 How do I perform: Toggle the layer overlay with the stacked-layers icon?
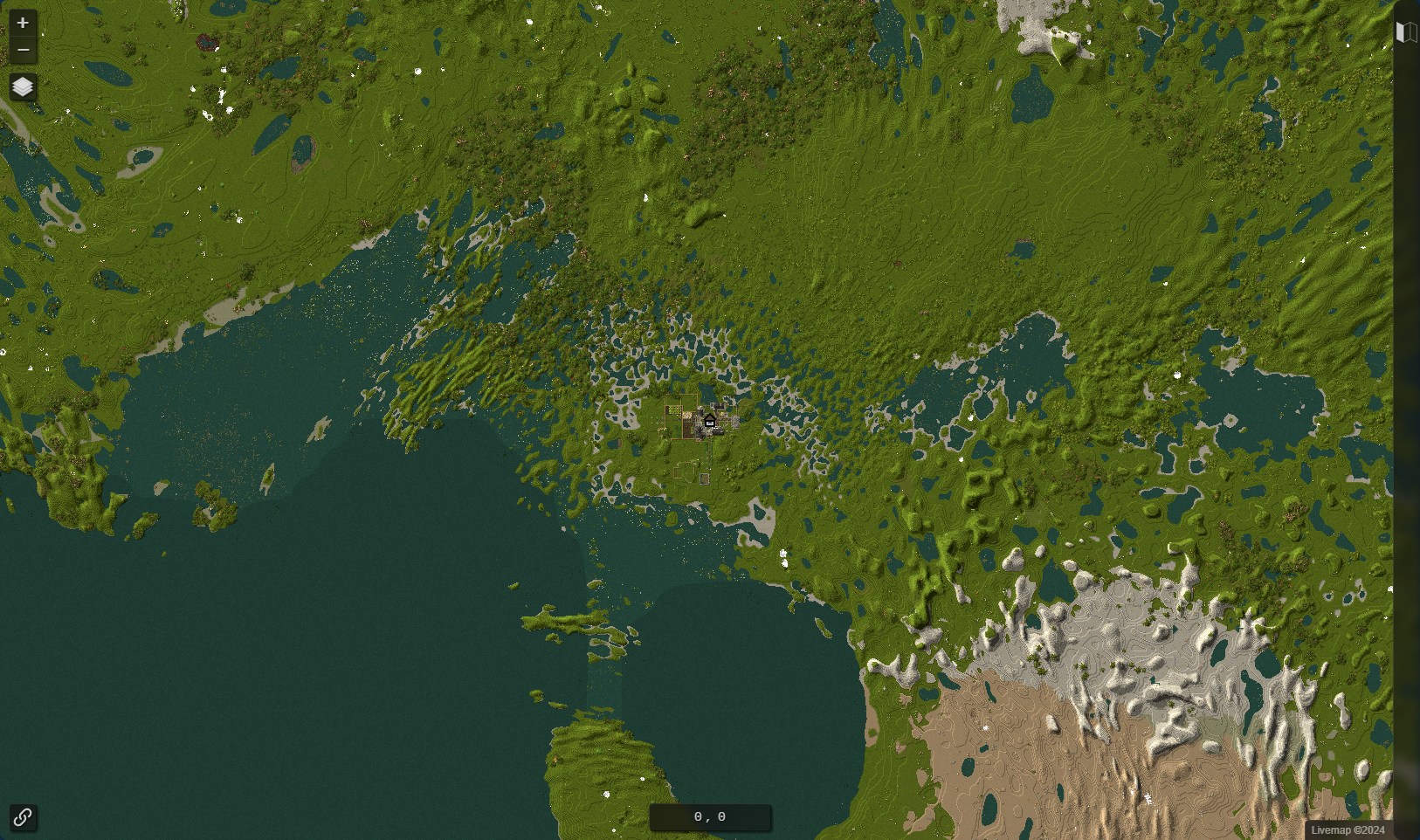click(23, 87)
